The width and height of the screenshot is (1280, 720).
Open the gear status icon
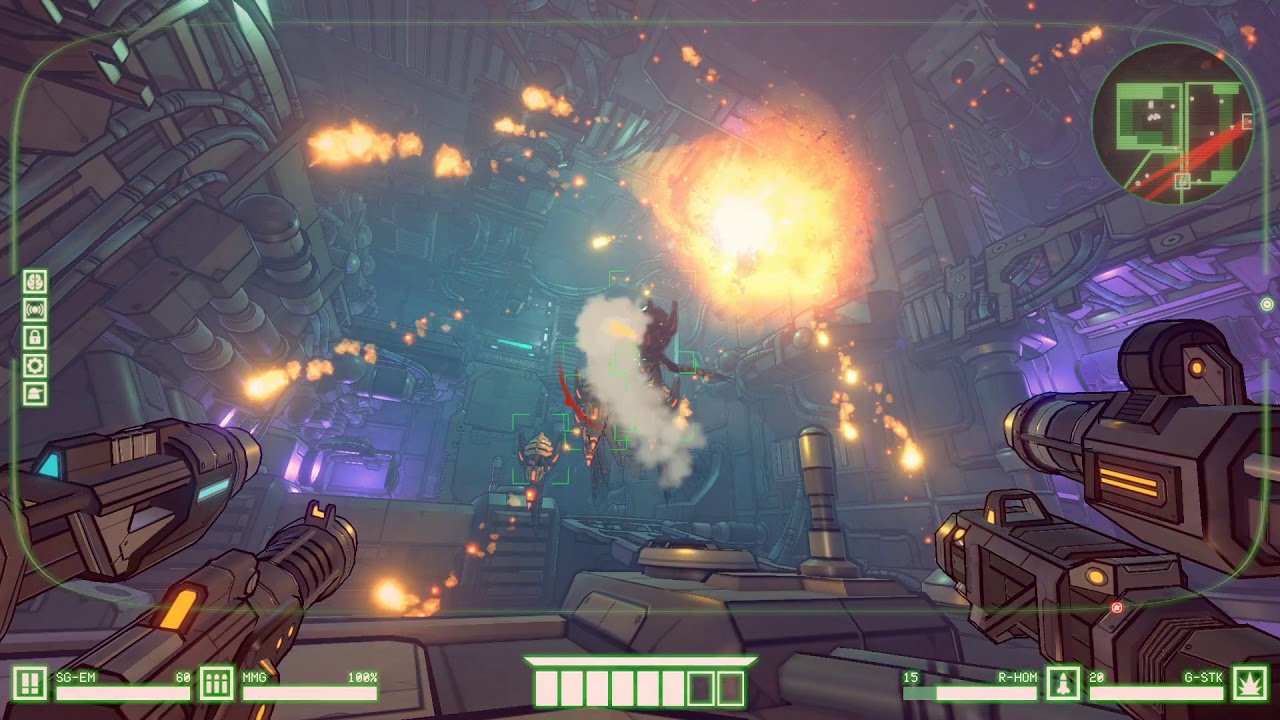pyautogui.click(x=35, y=366)
